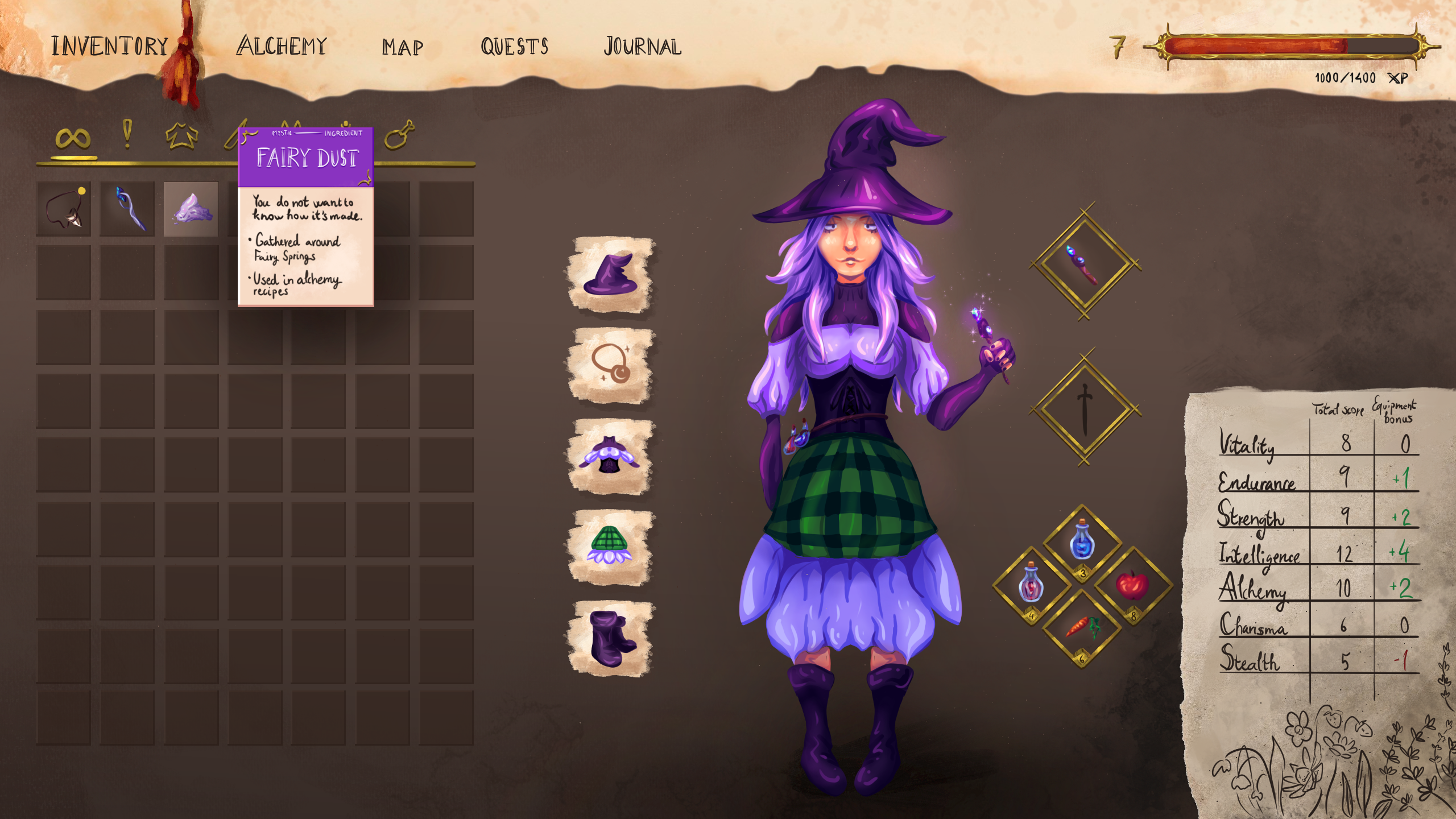Viewport: 1456px width, 819px height.
Task: Choose the empty necklace equipment slot
Action: coord(611,366)
